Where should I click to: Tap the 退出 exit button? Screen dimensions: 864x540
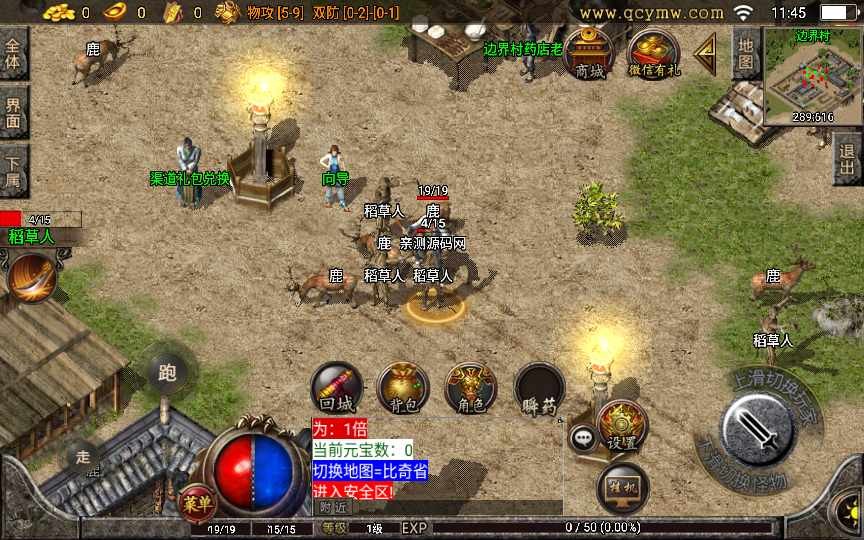(x=848, y=157)
